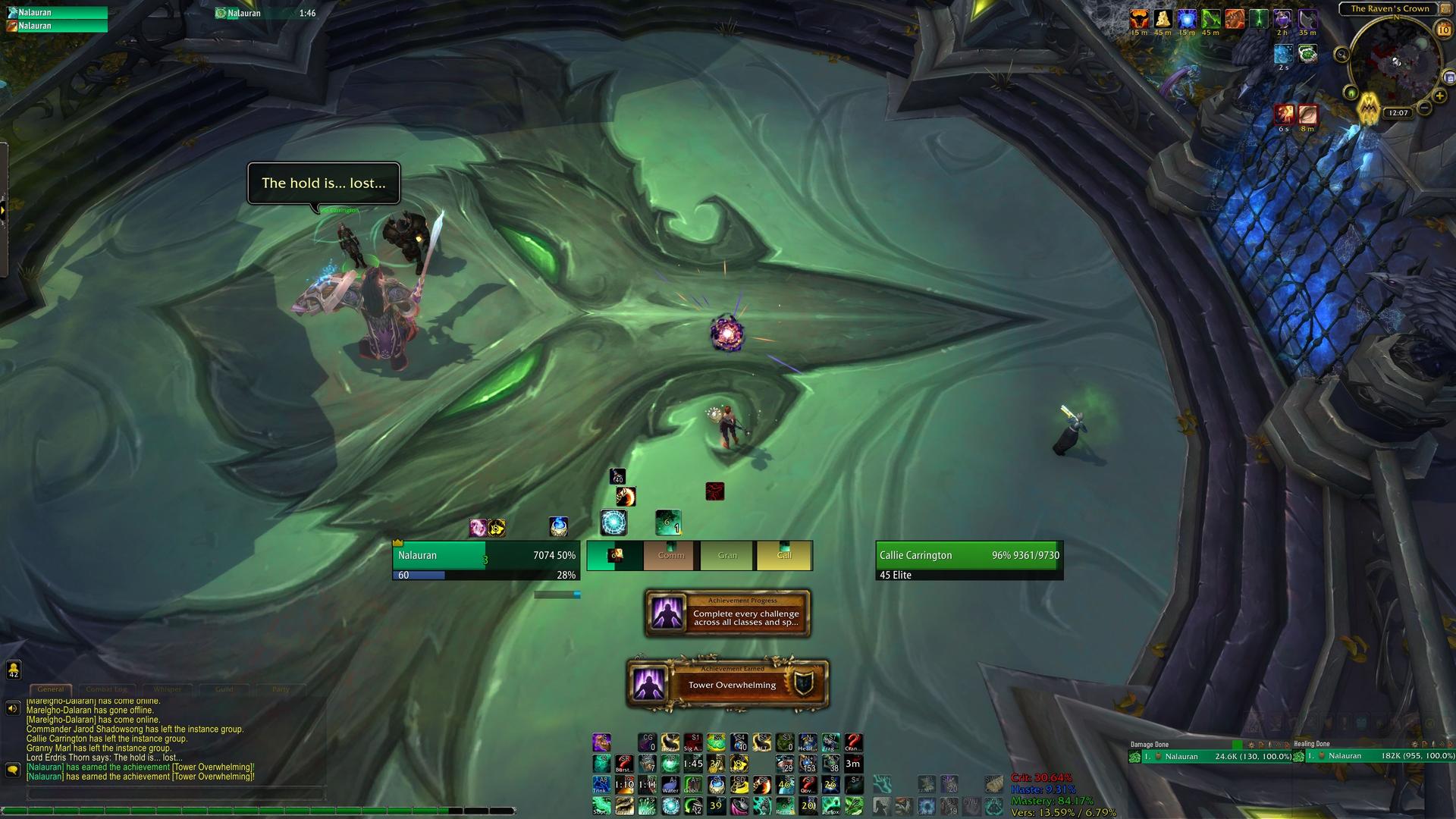Viewport: 1456px width, 819px height.
Task: Open the Tower Overwhelming achievement alert
Action: click(x=728, y=684)
